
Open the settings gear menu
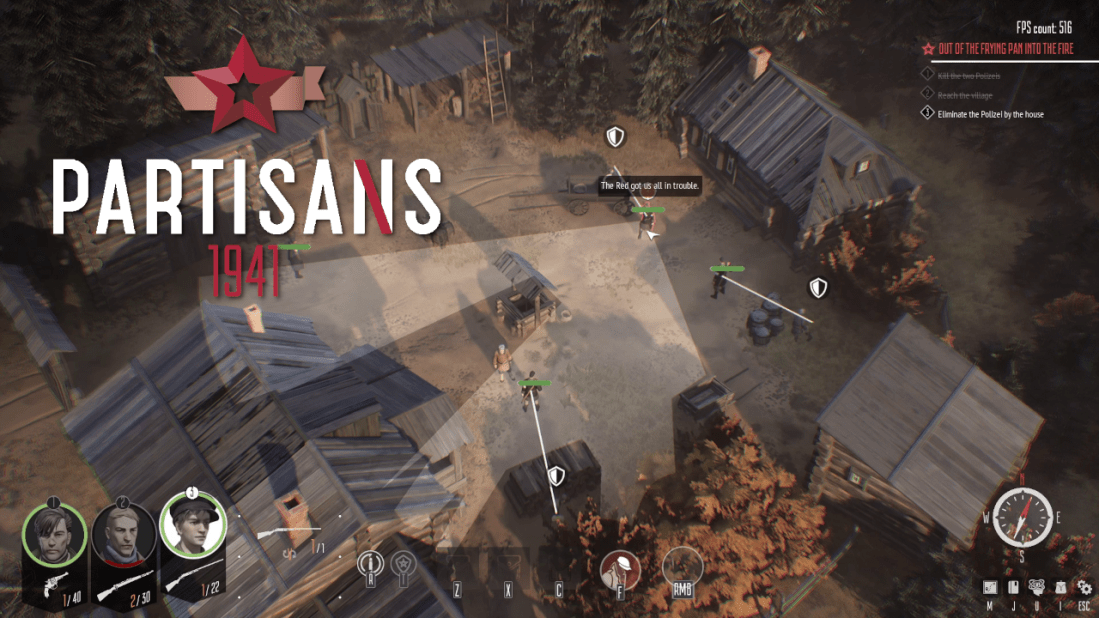[x=1084, y=588]
